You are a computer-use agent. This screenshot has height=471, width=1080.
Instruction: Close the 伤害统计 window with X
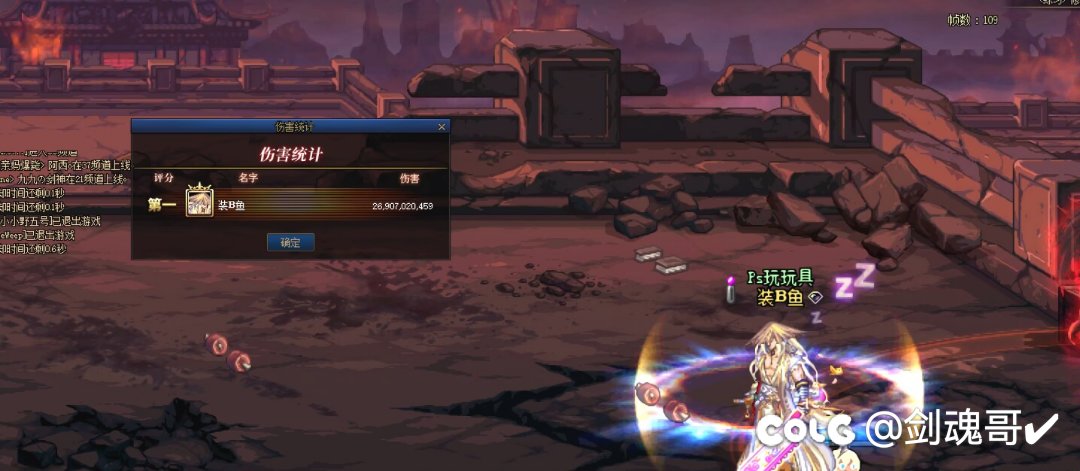click(x=442, y=127)
